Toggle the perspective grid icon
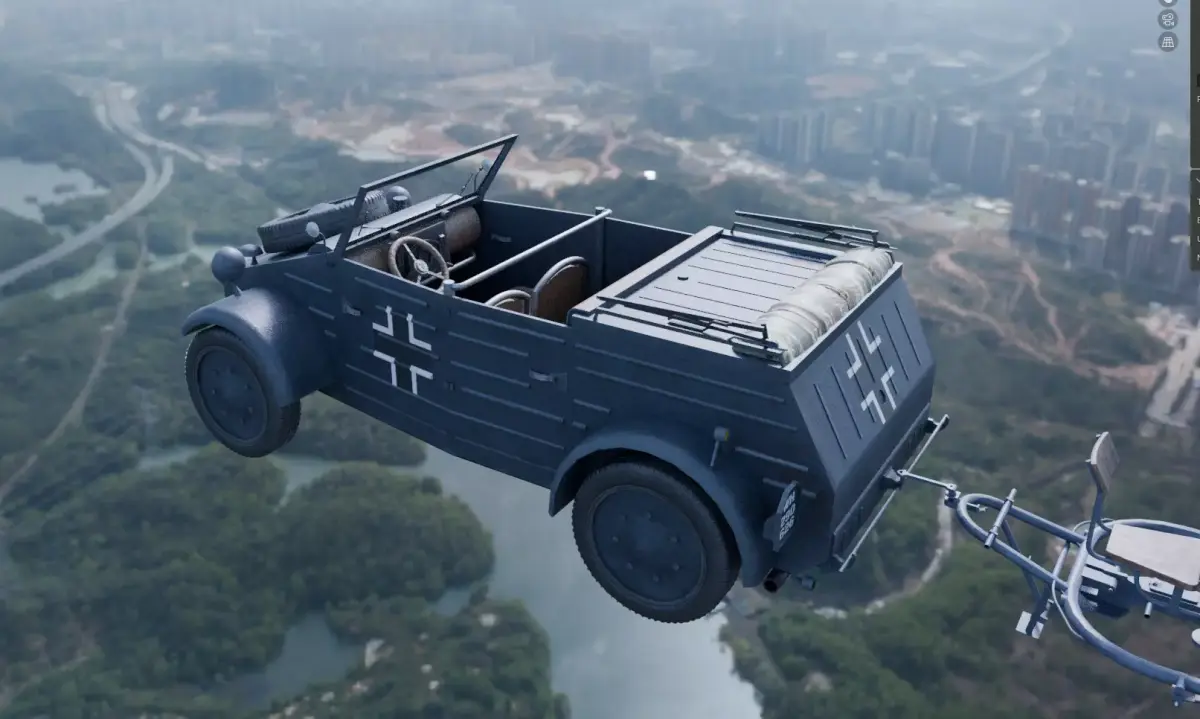Image resolution: width=1200 pixels, height=719 pixels. tap(1167, 41)
